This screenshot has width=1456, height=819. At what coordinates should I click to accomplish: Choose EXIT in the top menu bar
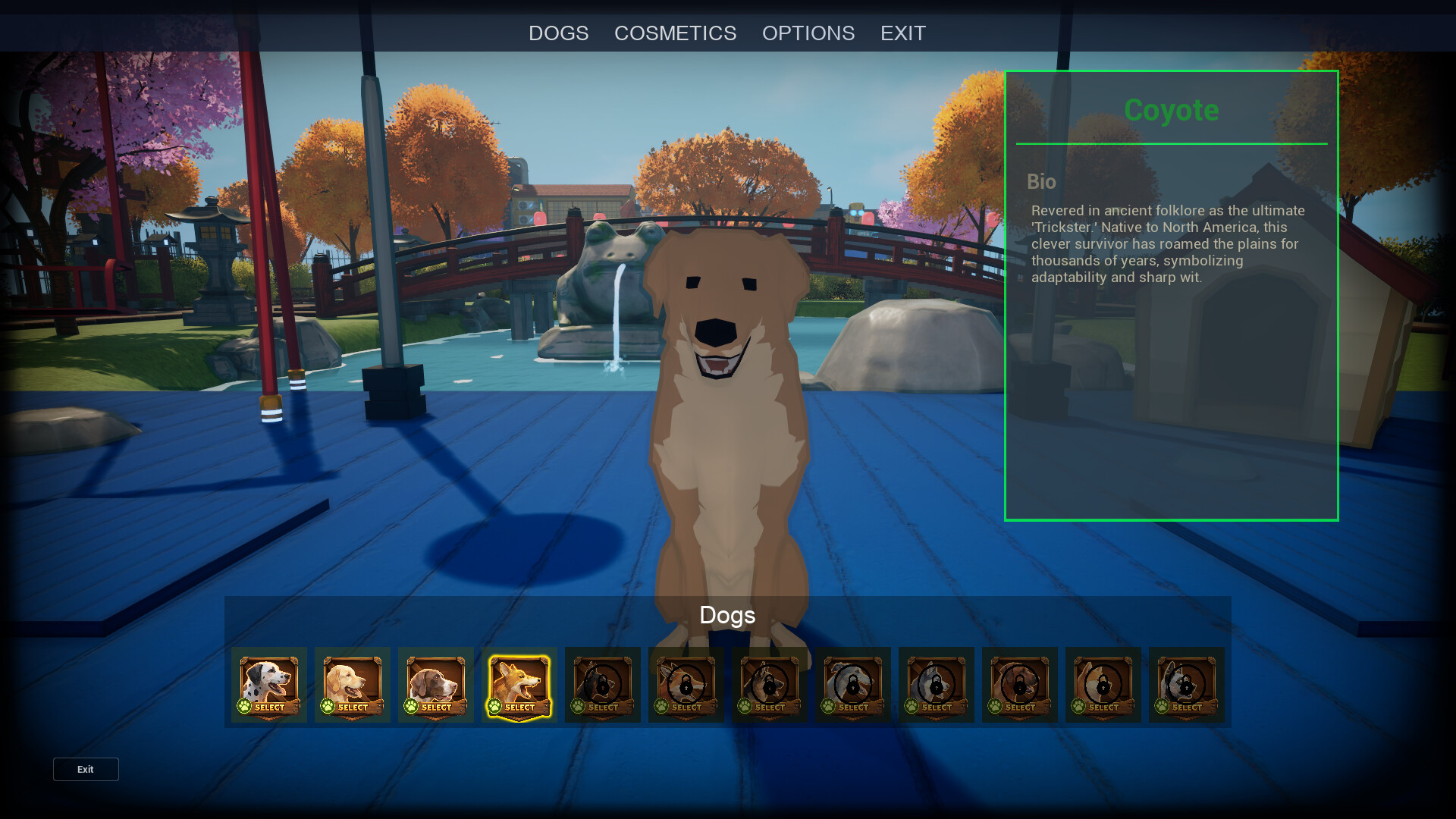point(902,33)
